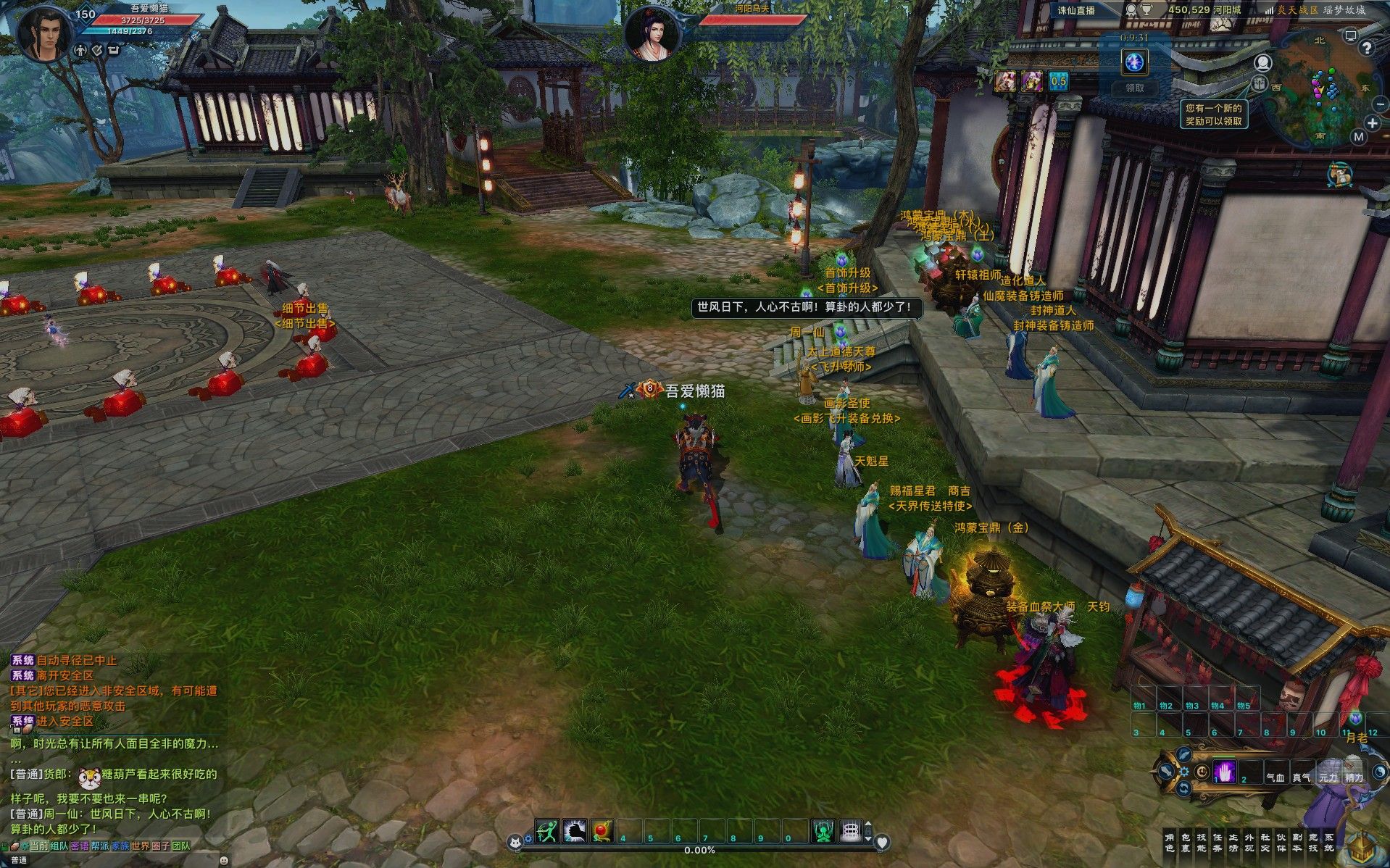This screenshot has height=868, width=1390.
Task: Open the 包裹 bag menu
Action: (1185, 843)
